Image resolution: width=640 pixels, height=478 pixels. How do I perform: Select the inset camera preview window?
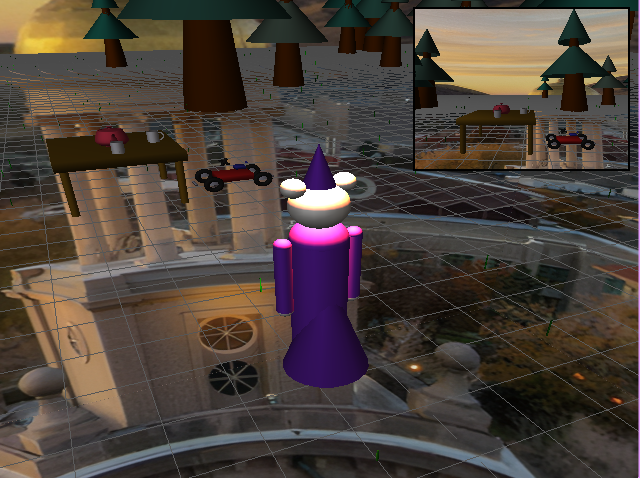click(521, 88)
